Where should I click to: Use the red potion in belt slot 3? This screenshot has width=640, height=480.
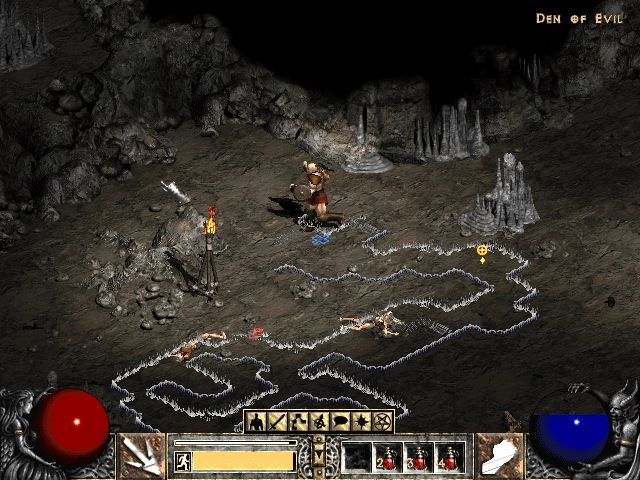coord(419,457)
